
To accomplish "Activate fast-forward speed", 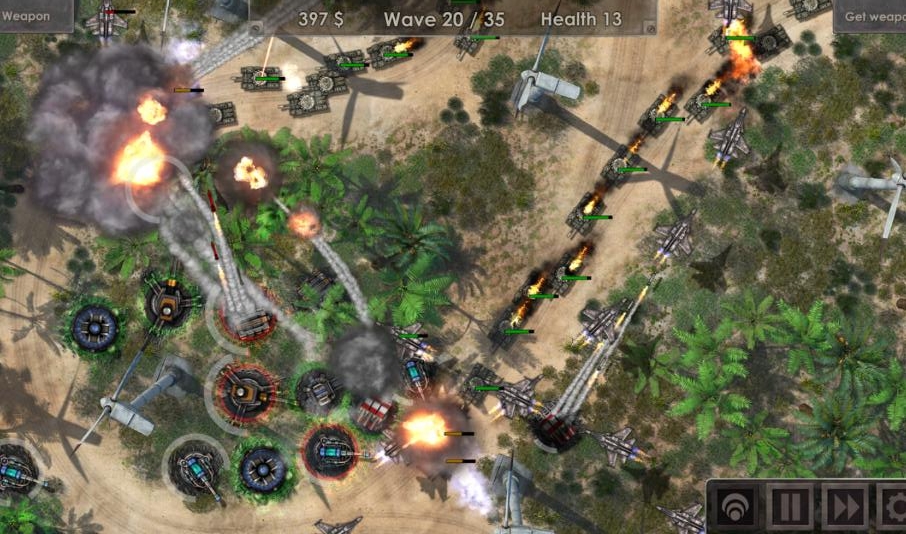I will 844,508.
